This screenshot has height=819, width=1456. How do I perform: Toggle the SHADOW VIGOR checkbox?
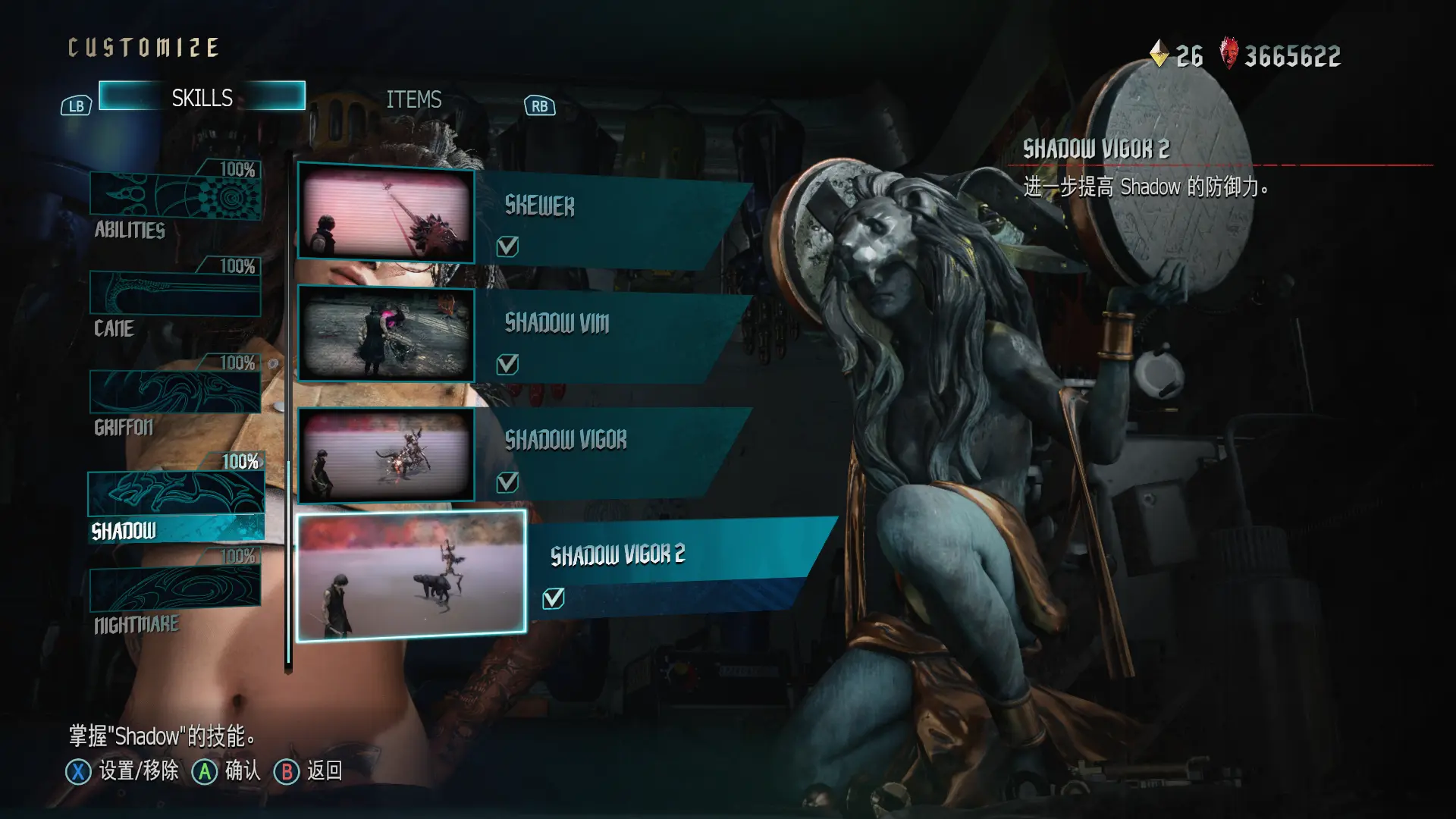(x=507, y=482)
